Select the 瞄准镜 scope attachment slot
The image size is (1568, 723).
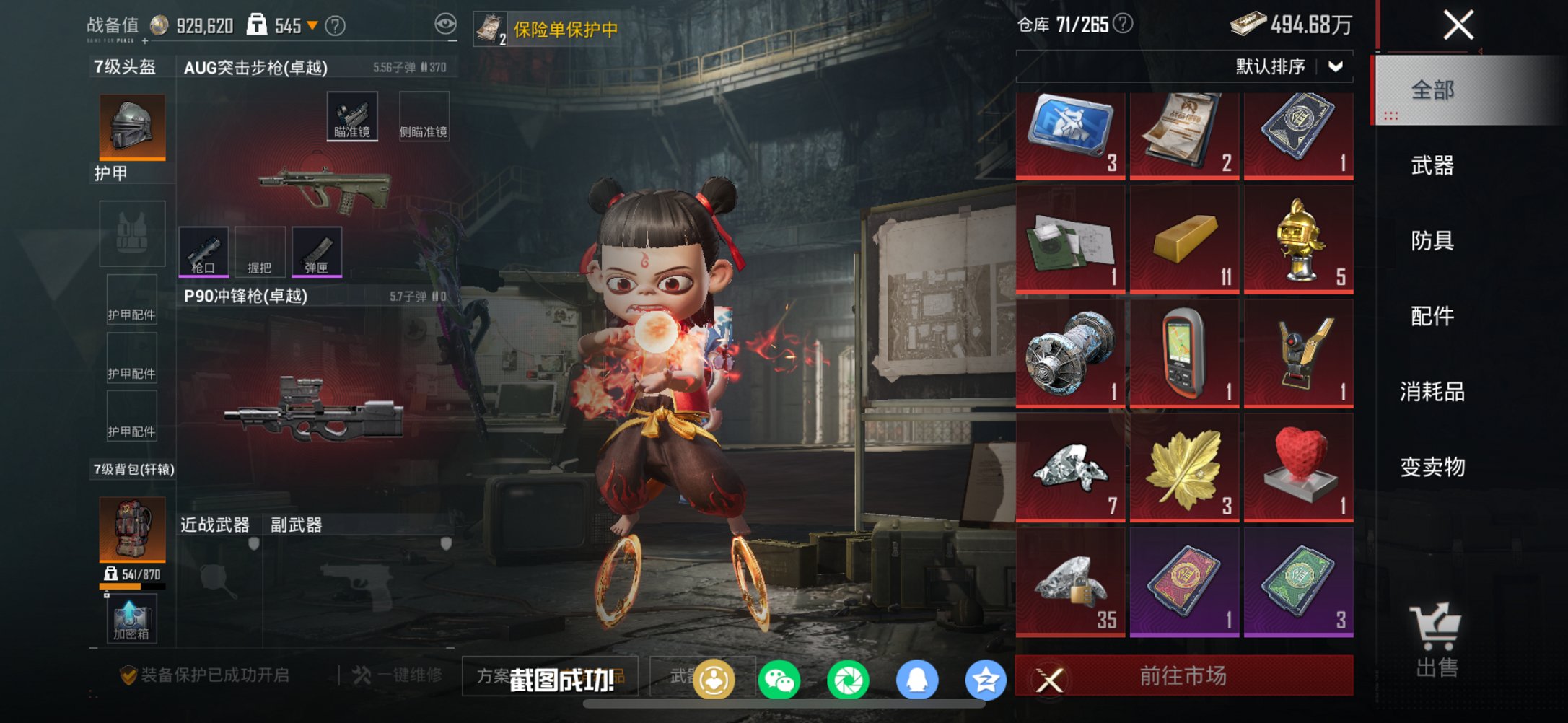coord(353,114)
